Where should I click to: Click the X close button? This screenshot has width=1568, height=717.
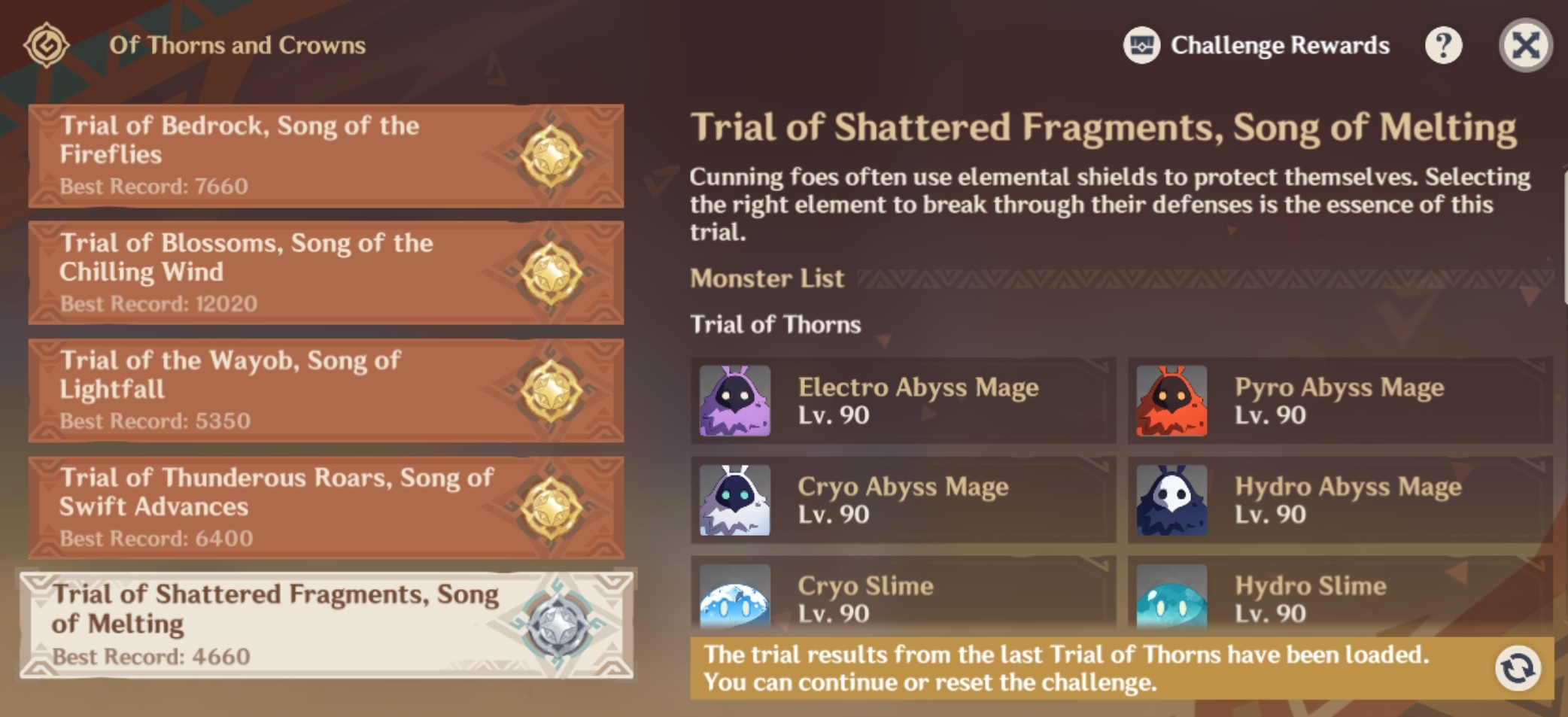click(1526, 45)
